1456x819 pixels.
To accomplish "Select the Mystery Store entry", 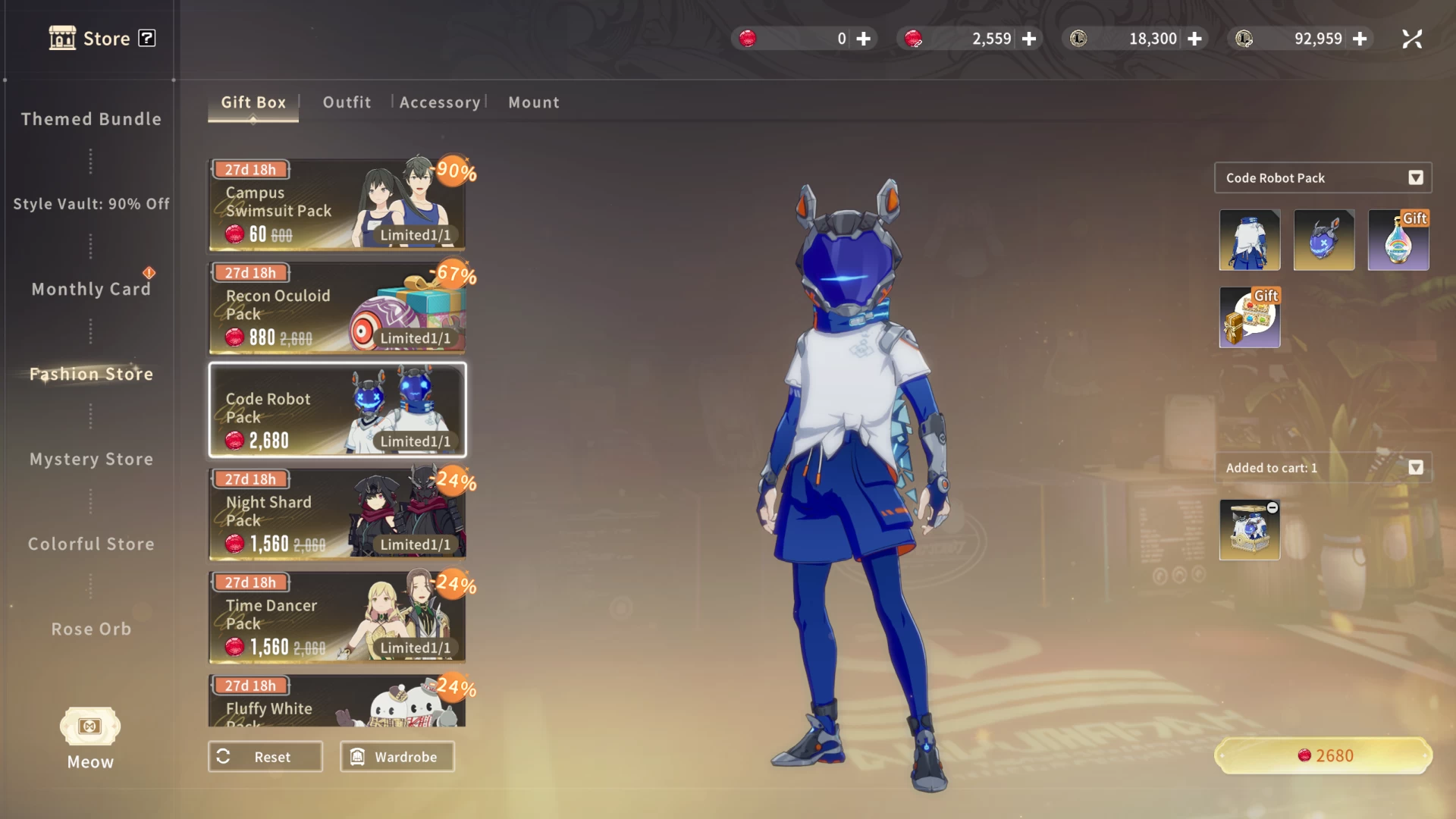I will pyautogui.click(x=91, y=459).
